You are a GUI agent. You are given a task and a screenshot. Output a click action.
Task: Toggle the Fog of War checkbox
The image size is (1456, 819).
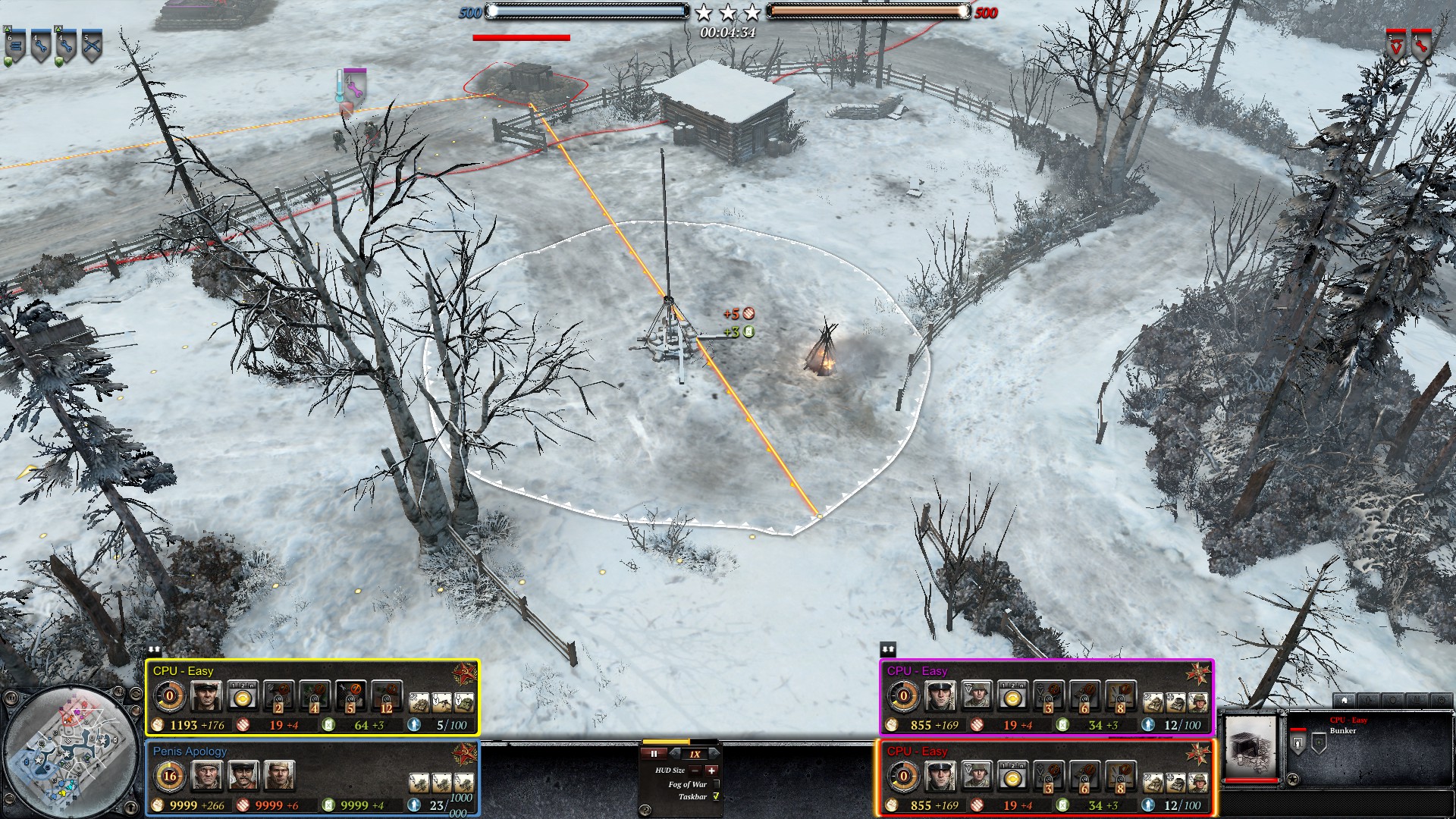coord(715,784)
